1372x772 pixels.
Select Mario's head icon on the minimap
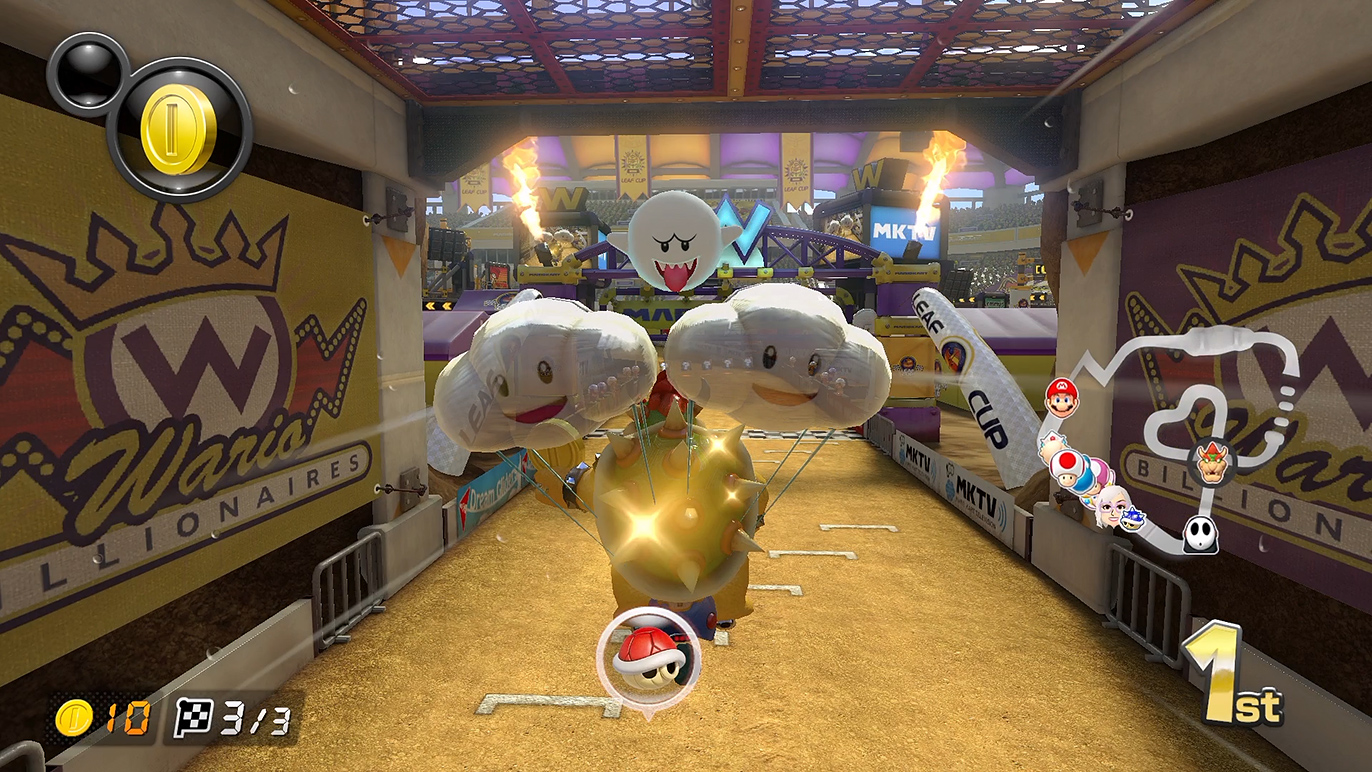[1061, 397]
